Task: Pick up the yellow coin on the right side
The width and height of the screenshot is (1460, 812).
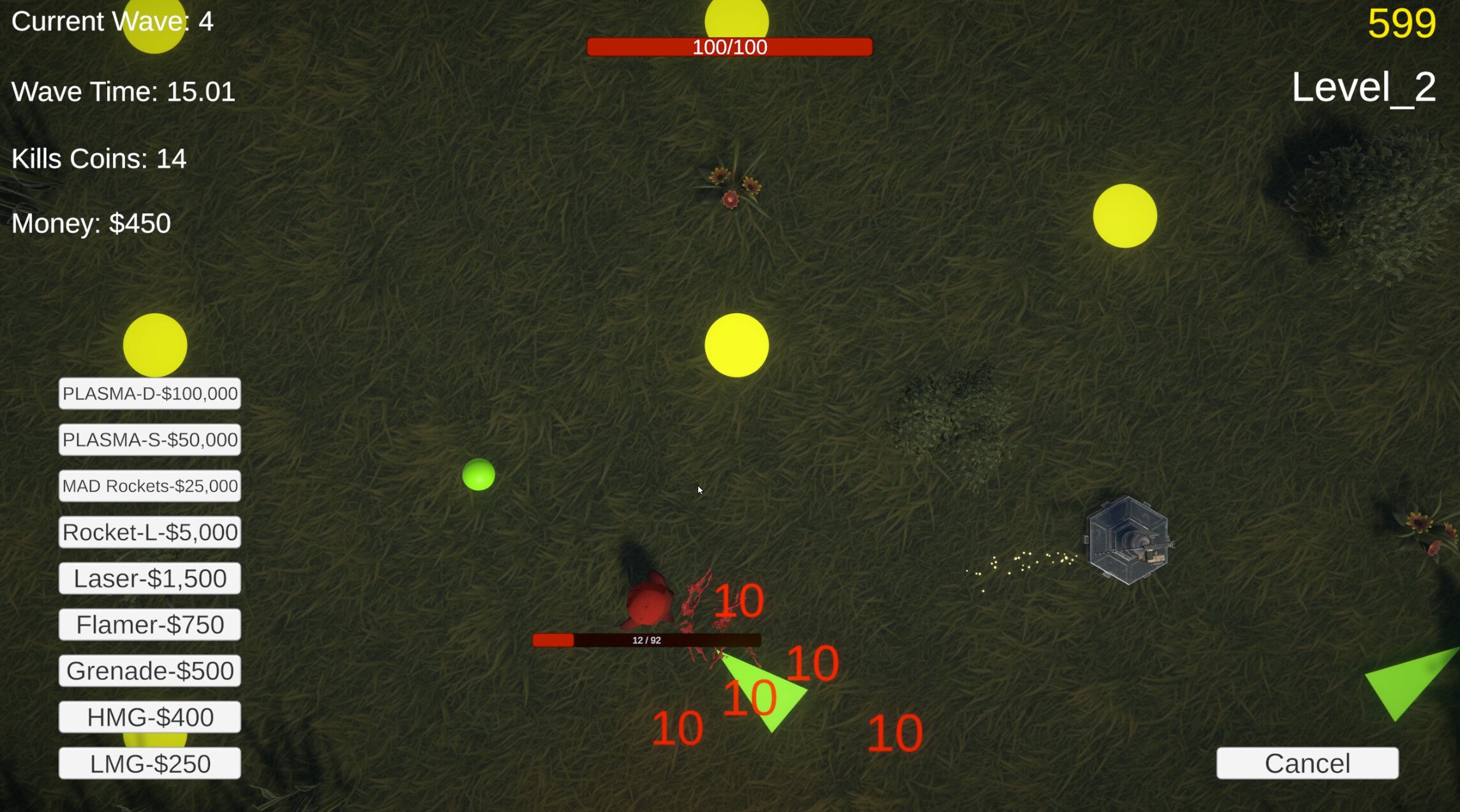Action: [x=1126, y=216]
